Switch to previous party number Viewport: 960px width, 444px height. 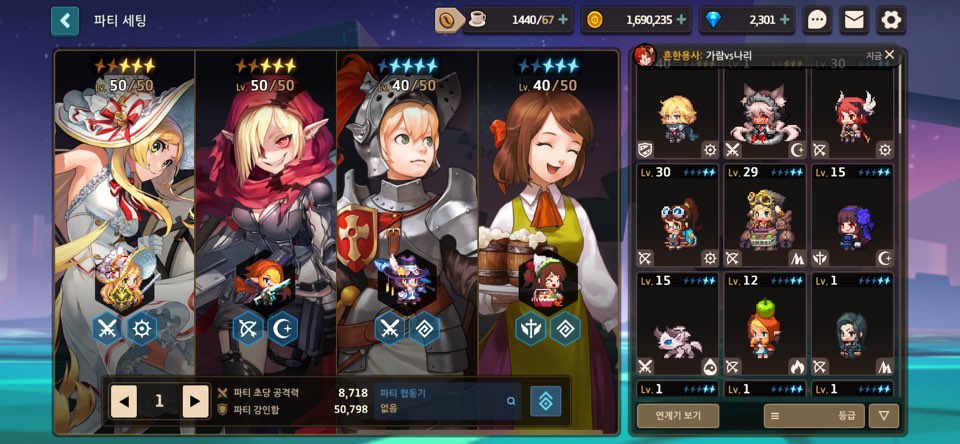124,401
